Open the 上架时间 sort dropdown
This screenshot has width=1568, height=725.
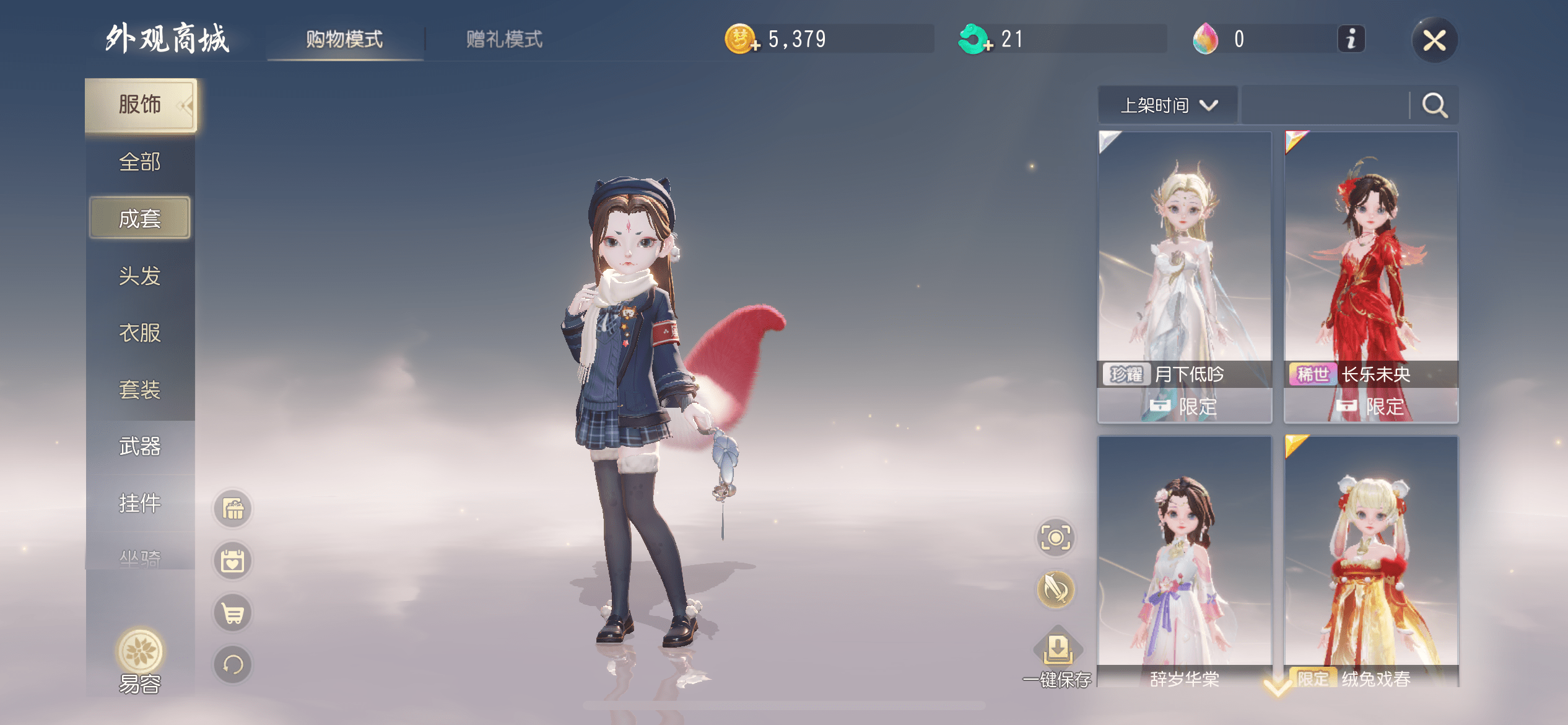click(x=1168, y=105)
